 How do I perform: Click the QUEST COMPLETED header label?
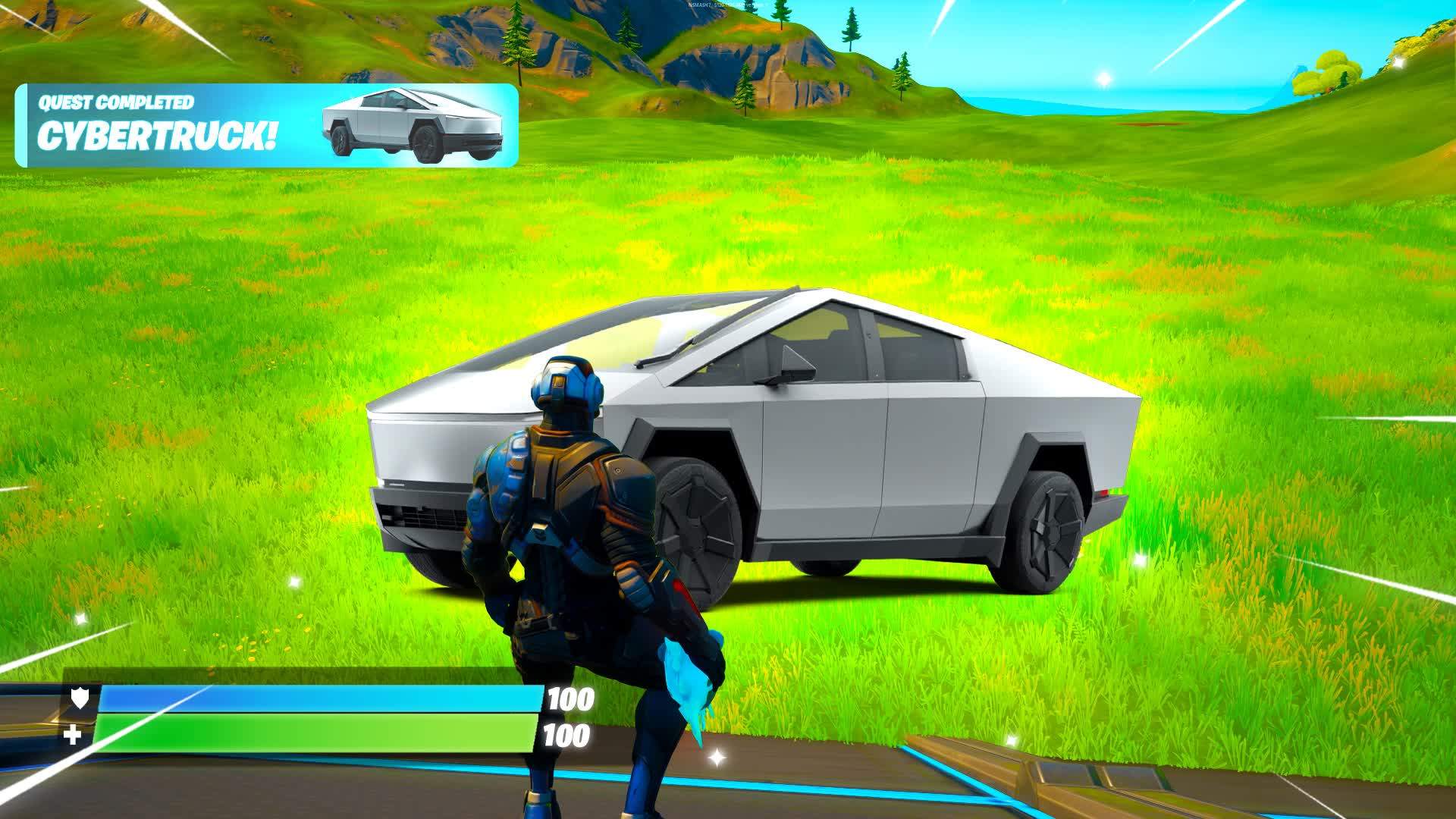click(x=118, y=104)
